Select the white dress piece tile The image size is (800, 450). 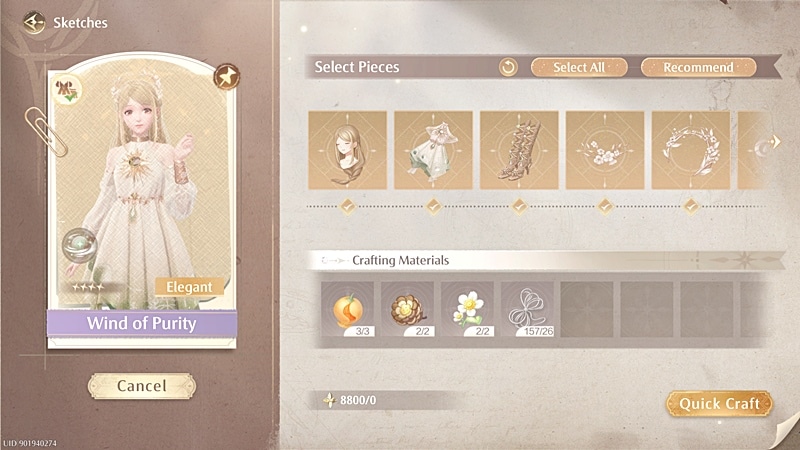(433, 150)
